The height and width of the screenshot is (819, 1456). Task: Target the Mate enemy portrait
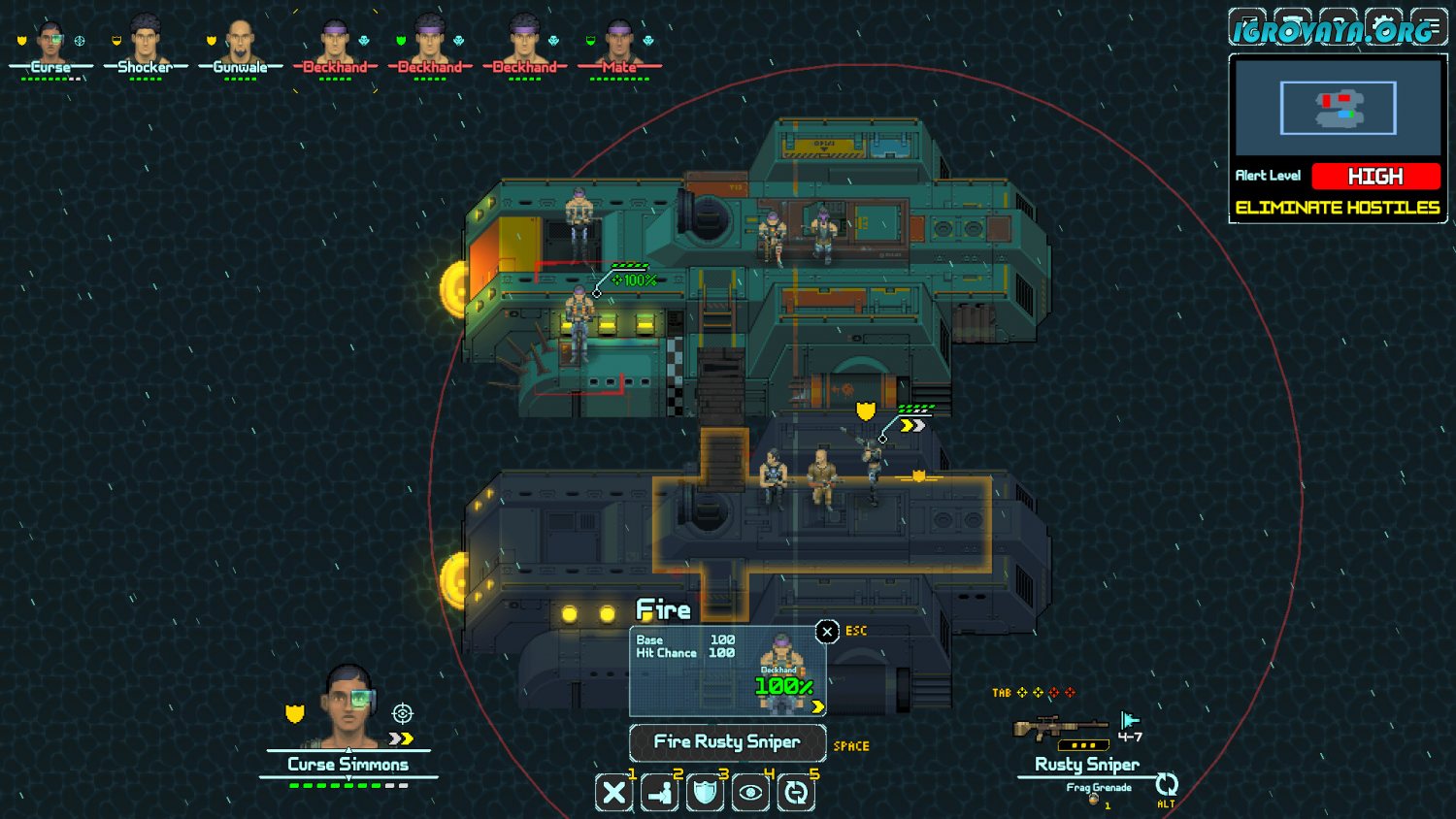click(619, 44)
